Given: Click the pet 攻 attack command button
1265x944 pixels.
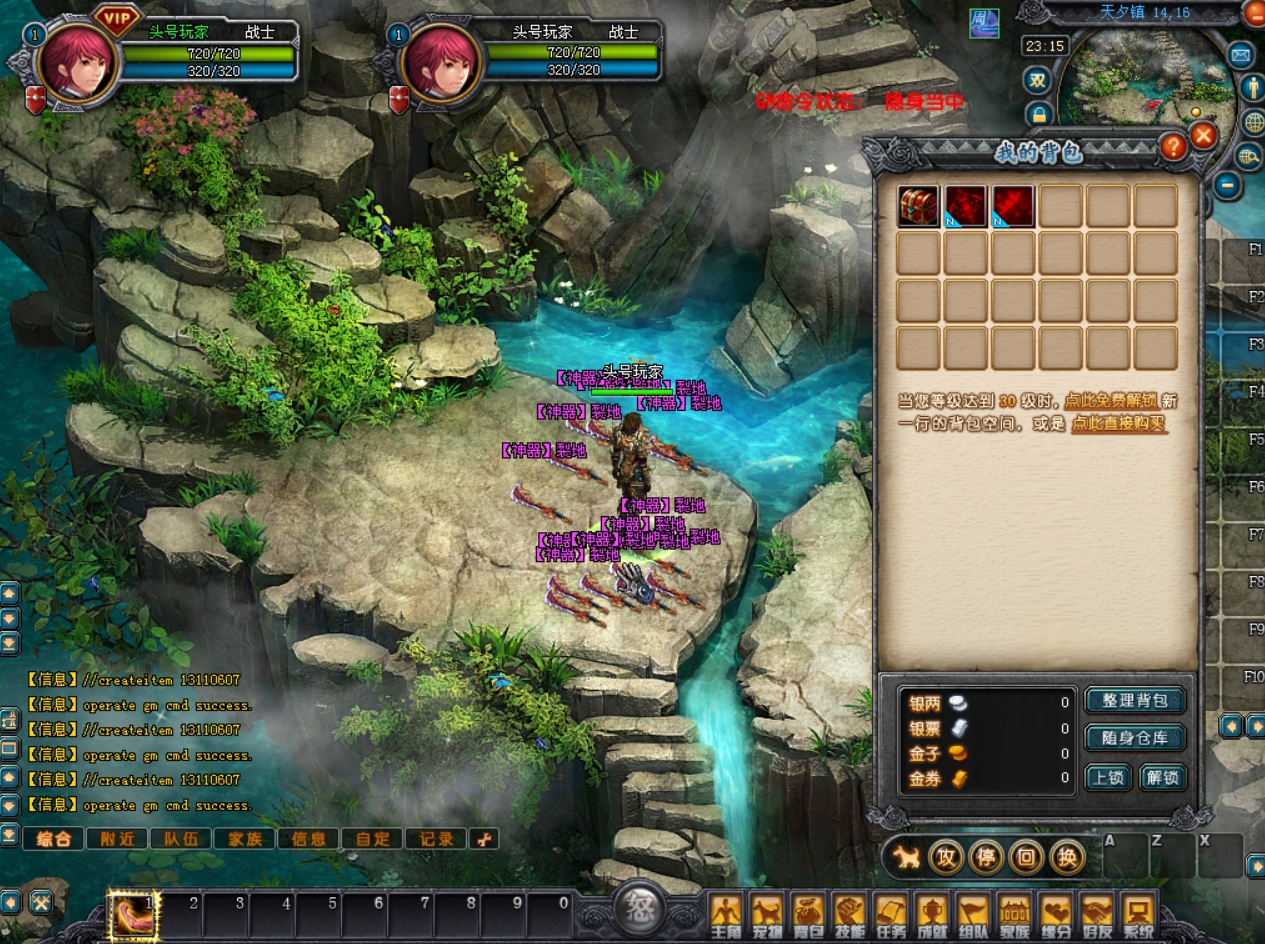Looking at the screenshot, I should 945,857.
